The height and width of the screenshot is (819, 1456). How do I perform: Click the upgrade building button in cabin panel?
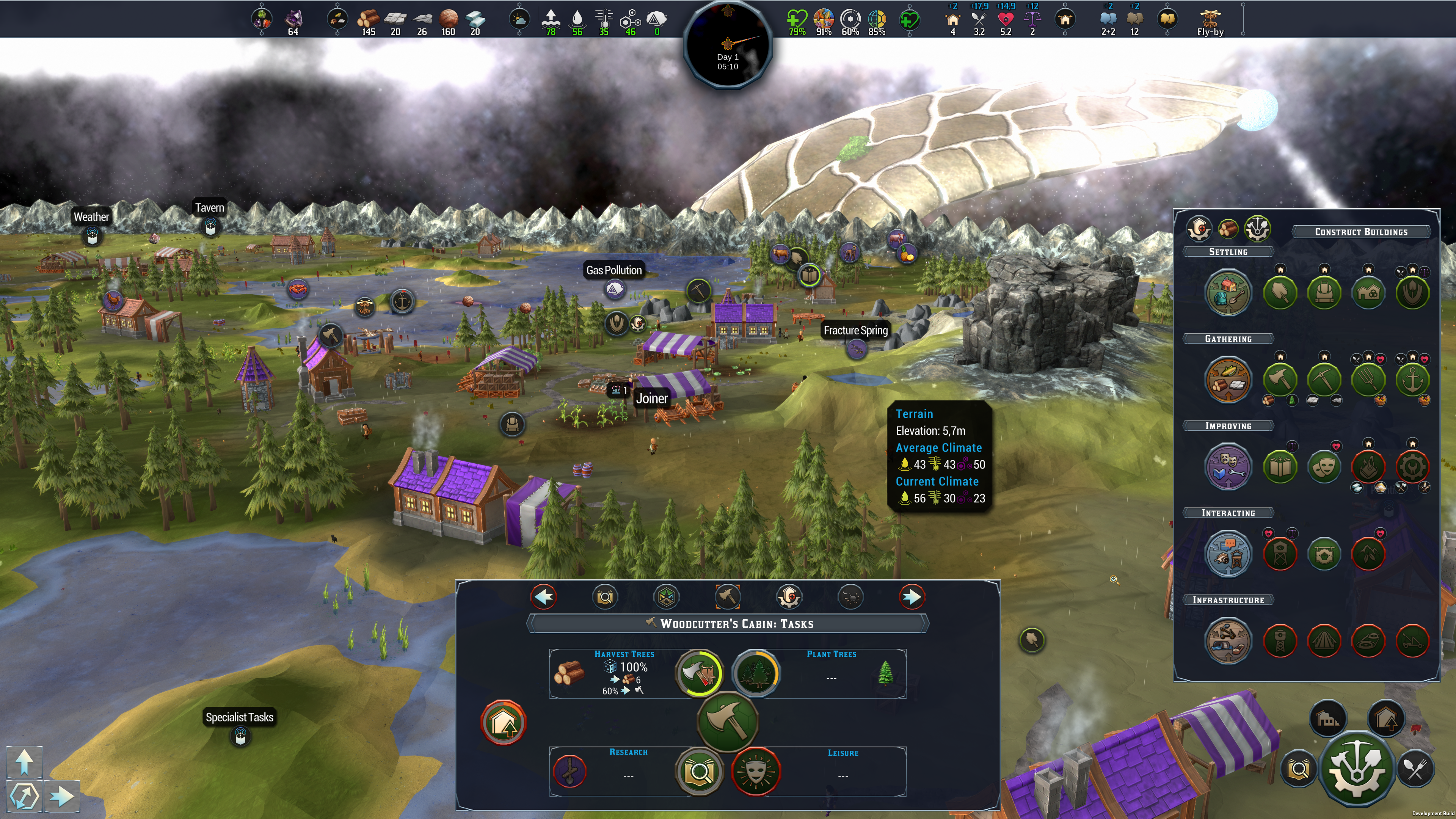pyautogui.click(x=503, y=722)
